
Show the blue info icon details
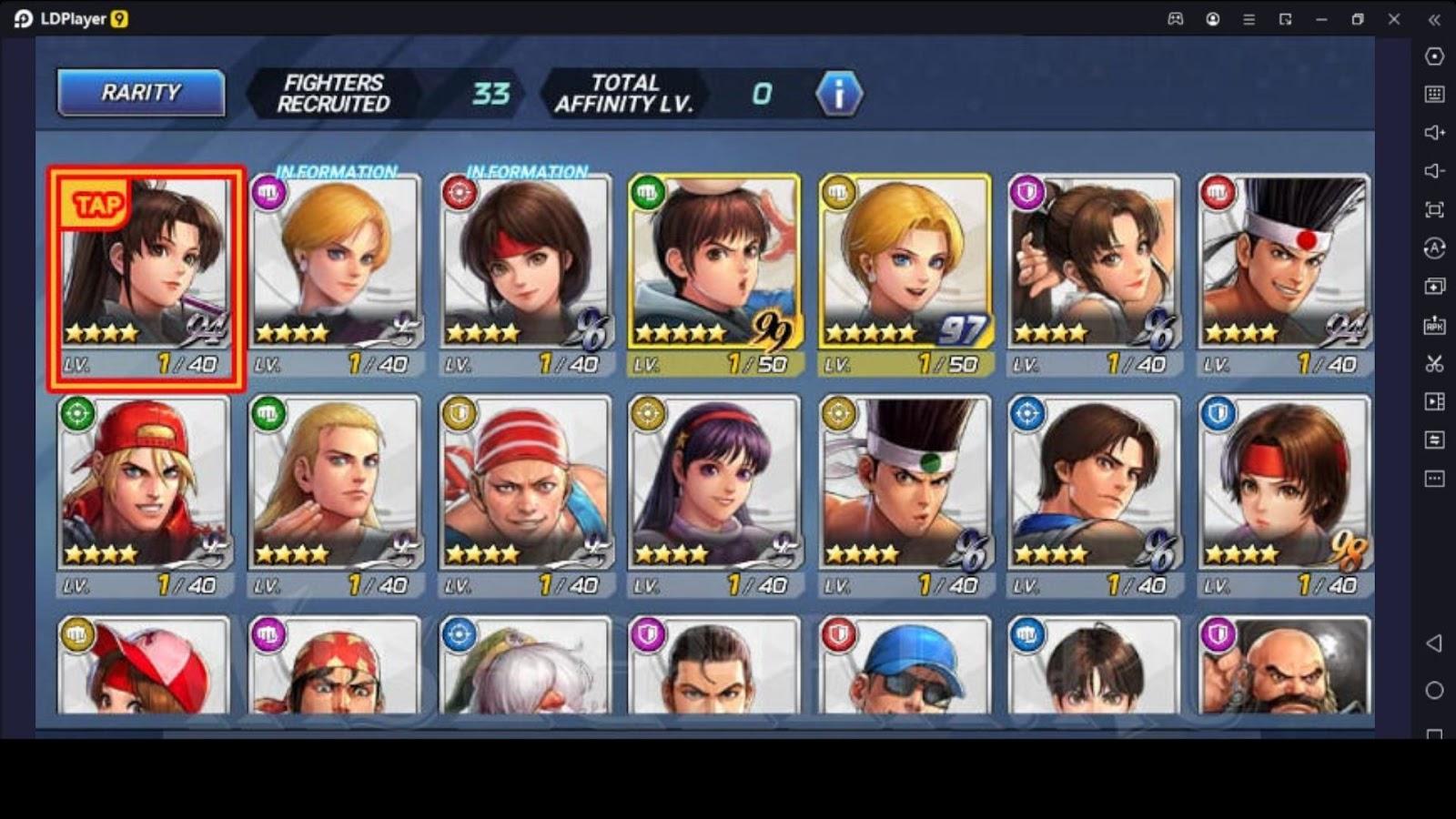838,94
